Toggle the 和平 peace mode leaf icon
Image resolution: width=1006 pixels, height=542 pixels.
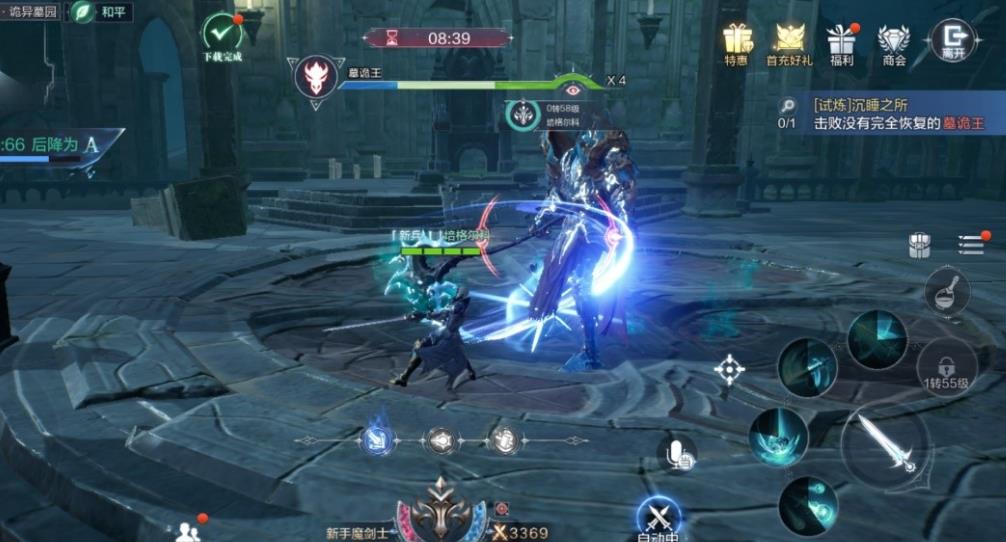(83, 12)
